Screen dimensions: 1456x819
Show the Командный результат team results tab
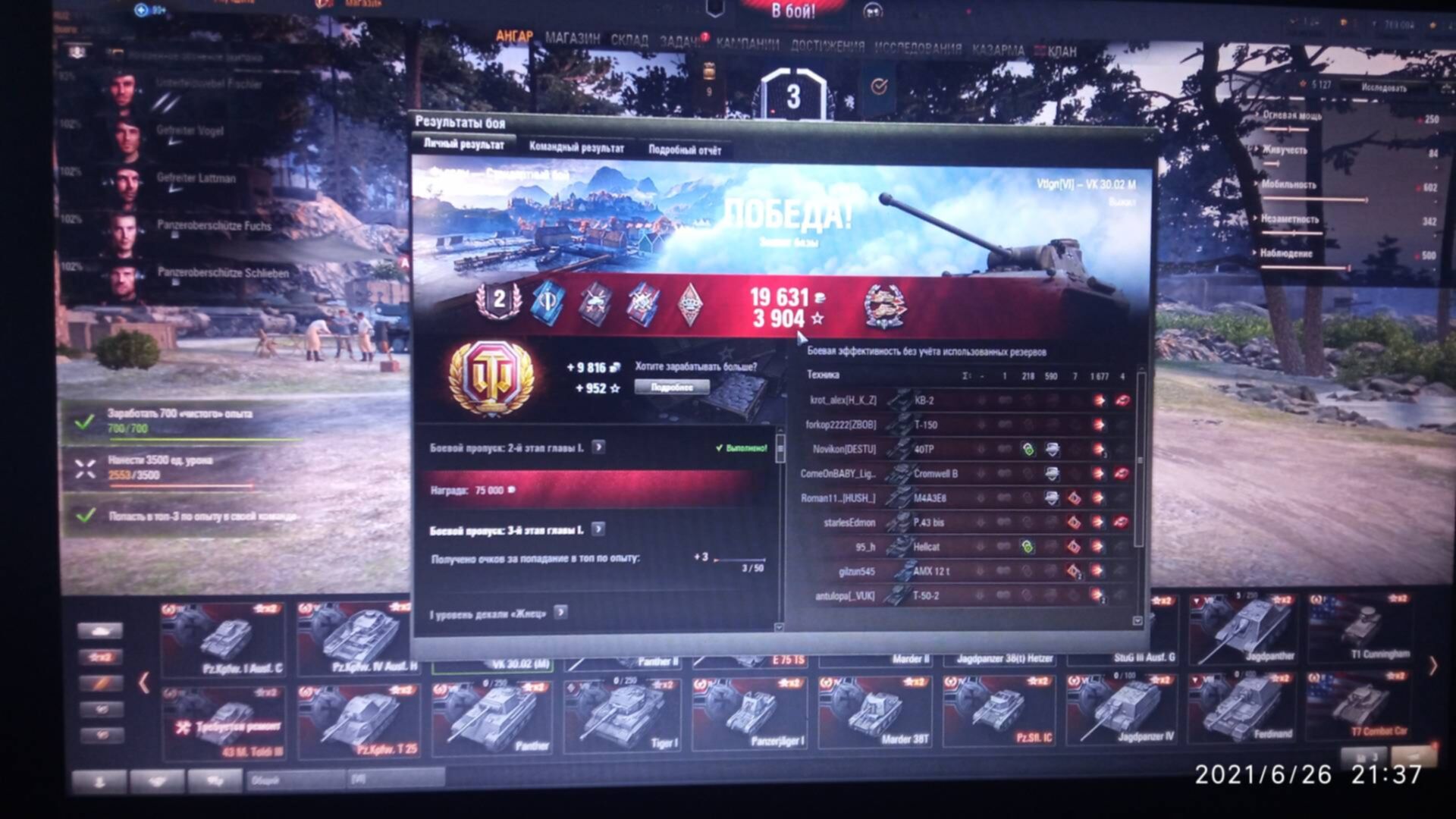pyautogui.click(x=576, y=147)
